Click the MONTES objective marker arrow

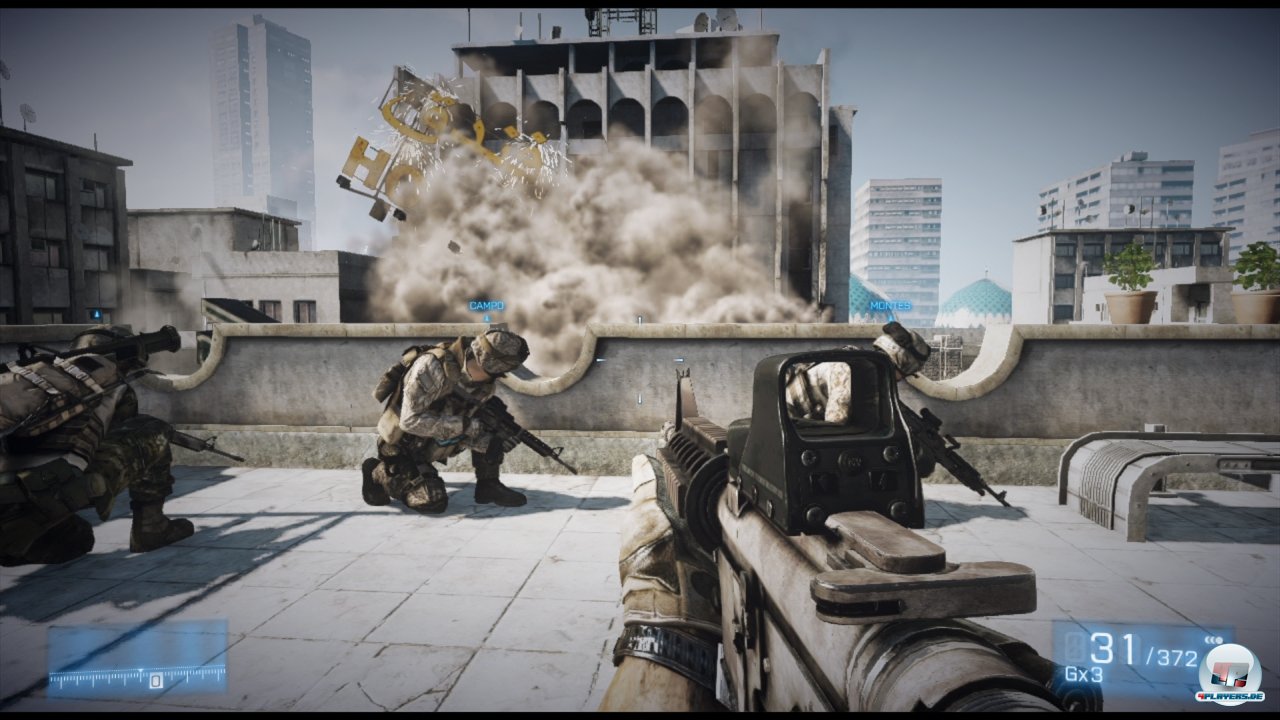(x=891, y=318)
